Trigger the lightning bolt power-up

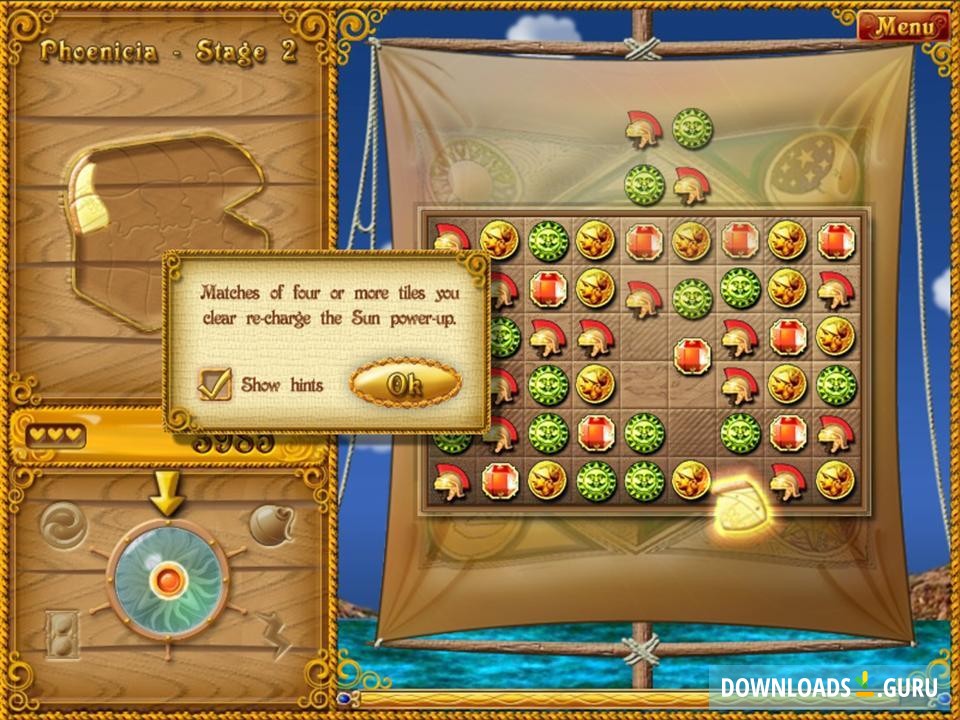273,635
